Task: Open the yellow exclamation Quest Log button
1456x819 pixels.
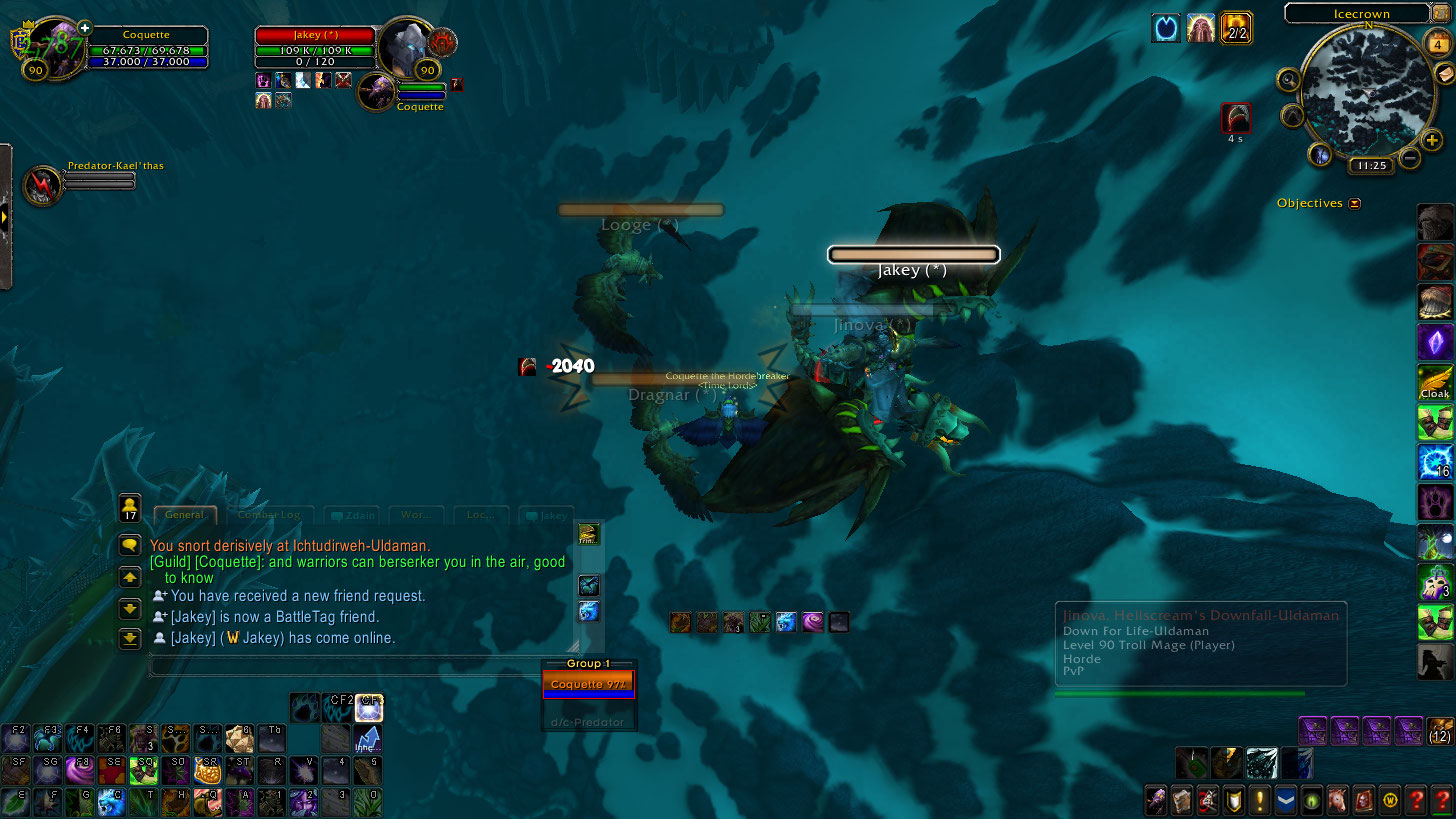Action: click(x=1259, y=800)
